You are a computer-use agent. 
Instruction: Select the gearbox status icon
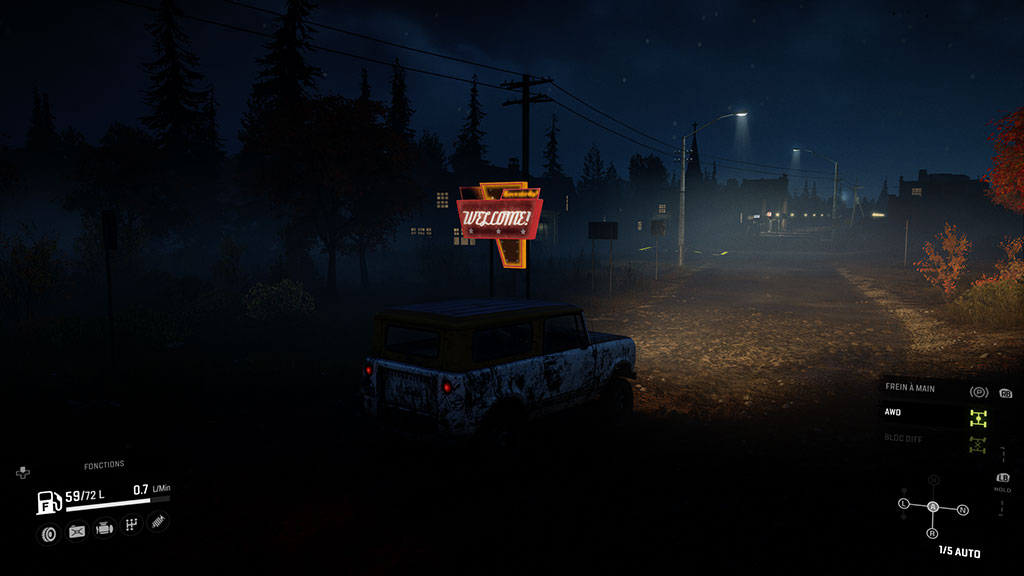[x=131, y=525]
